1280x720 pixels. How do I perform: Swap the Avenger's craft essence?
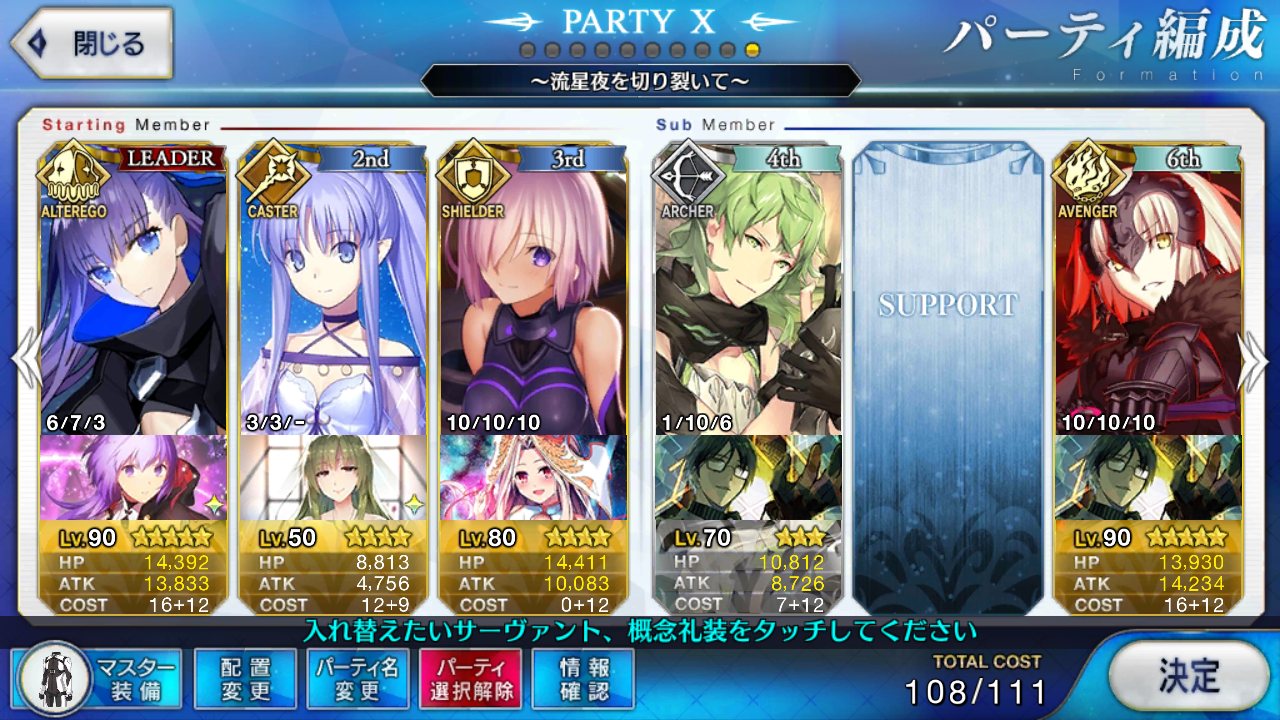[x=1148, y=477]
